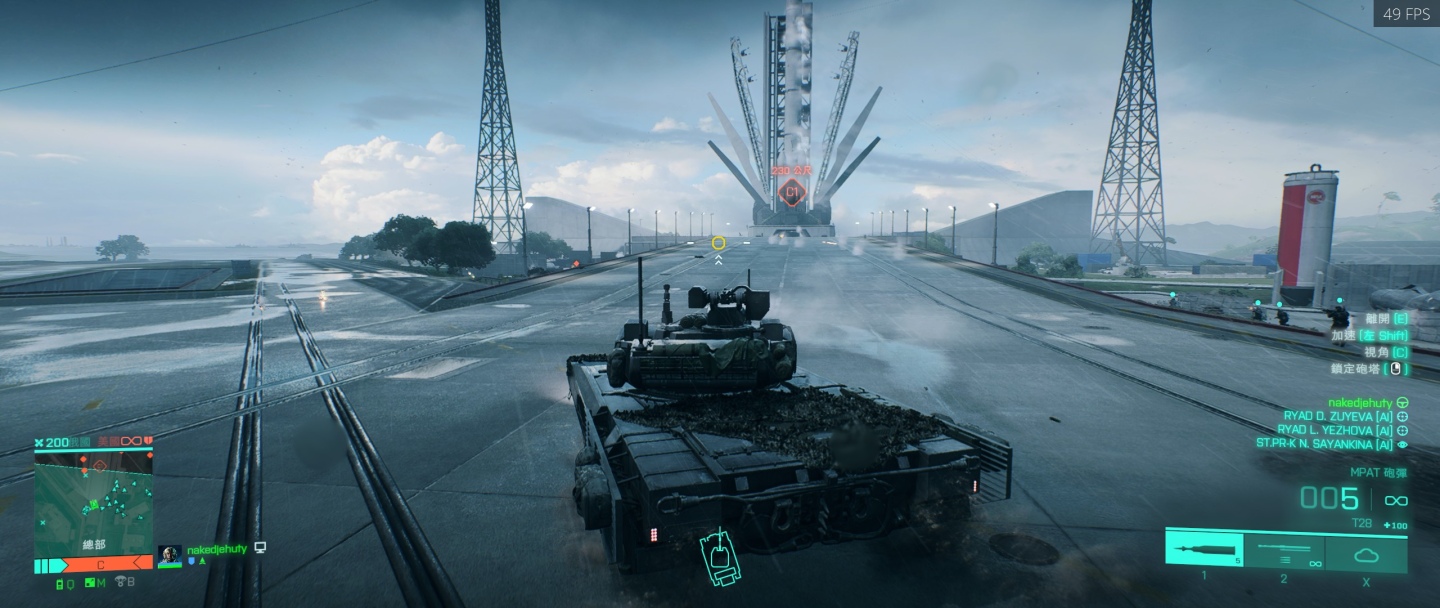Click the 49 FPS counter overlay

[1405, 14]
